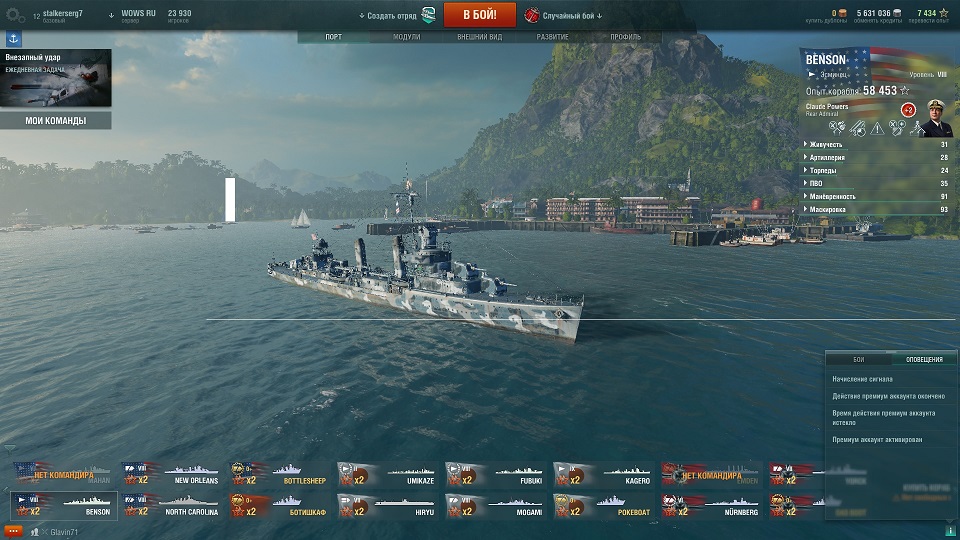Start battle with the В БОЙ! button

[479, 15]
